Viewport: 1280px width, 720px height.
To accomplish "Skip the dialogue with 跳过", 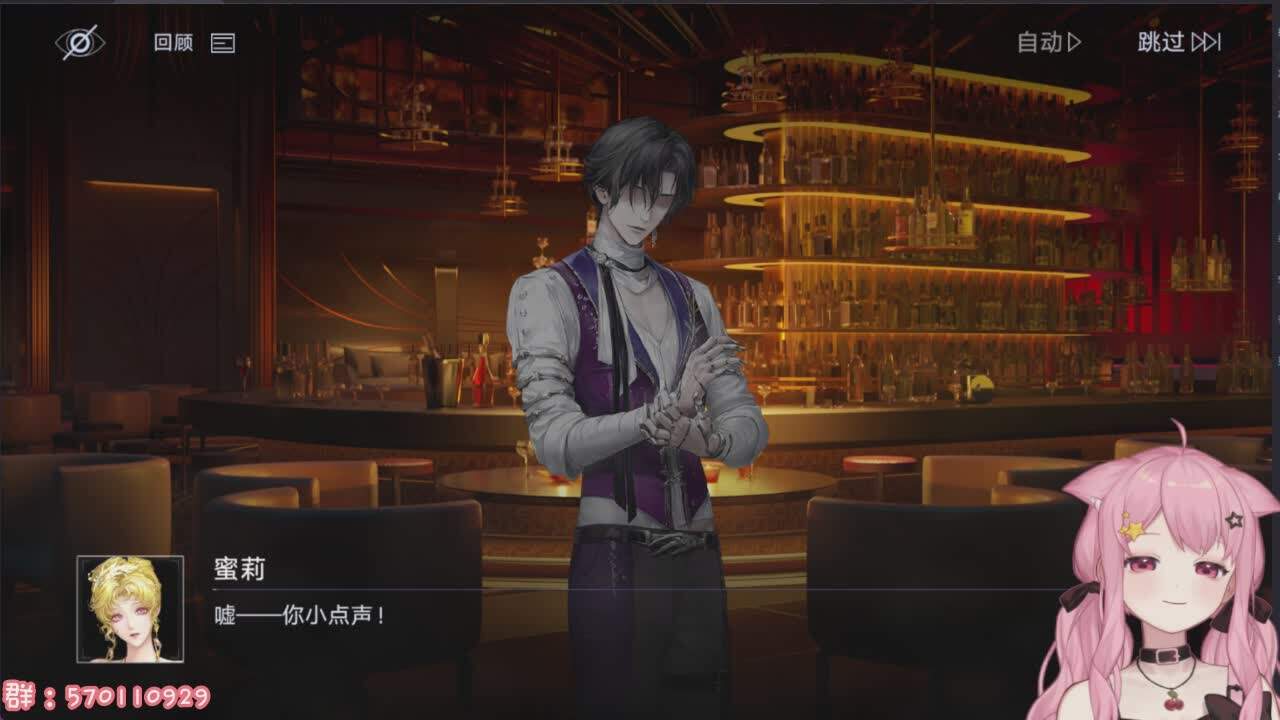I will [x=1179, y=42].
